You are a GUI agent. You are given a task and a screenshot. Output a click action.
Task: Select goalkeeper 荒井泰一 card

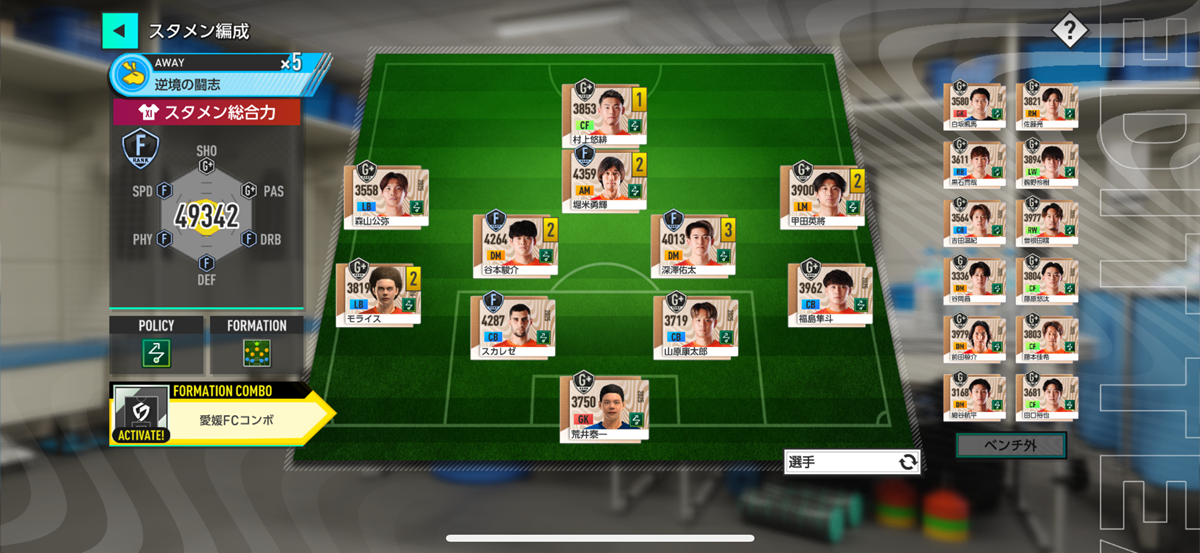tap(603, 407)
